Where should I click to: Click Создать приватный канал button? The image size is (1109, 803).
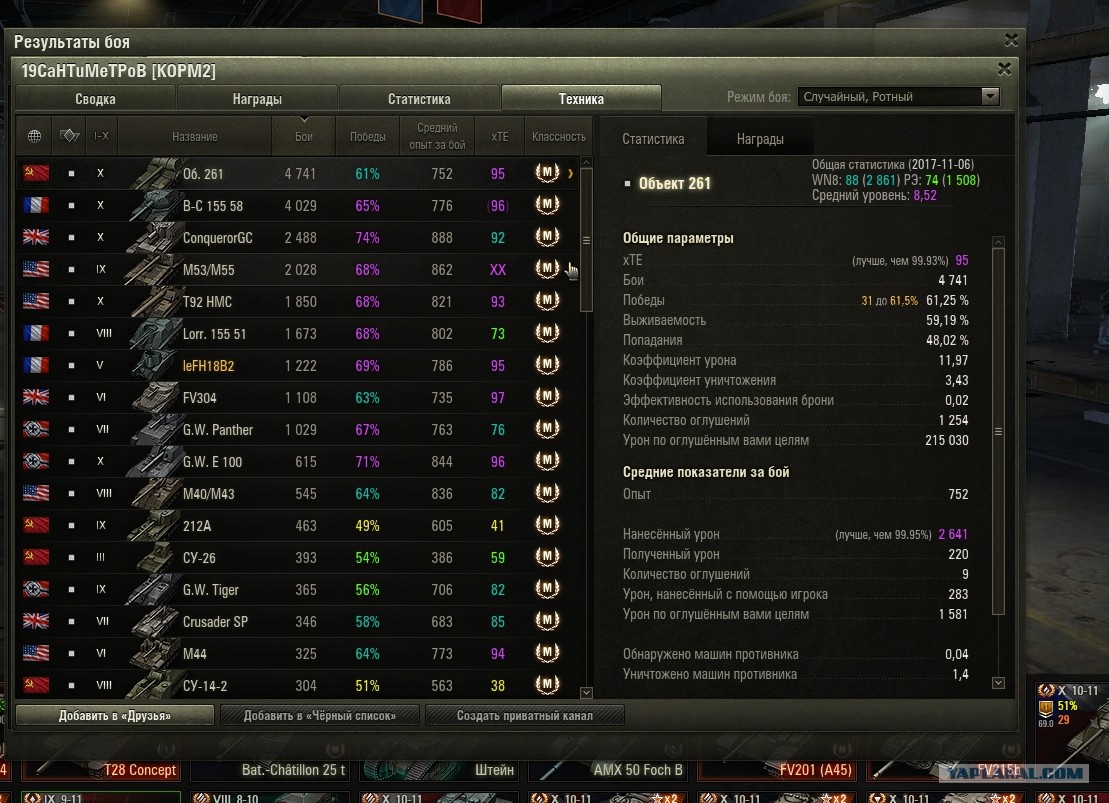pyautogui.click(x=525, y=715)
